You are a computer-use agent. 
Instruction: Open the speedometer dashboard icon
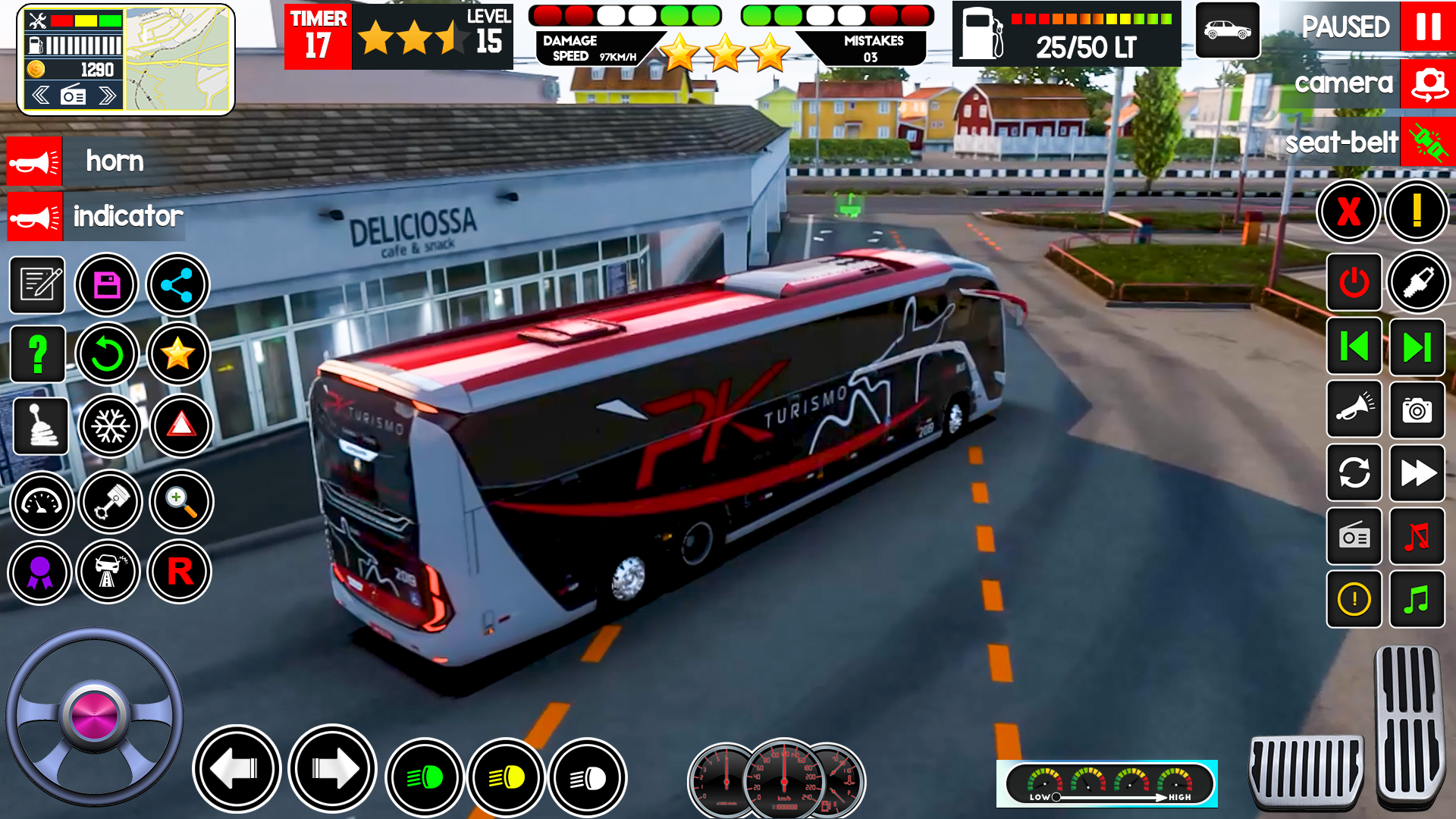click(41, 503)
